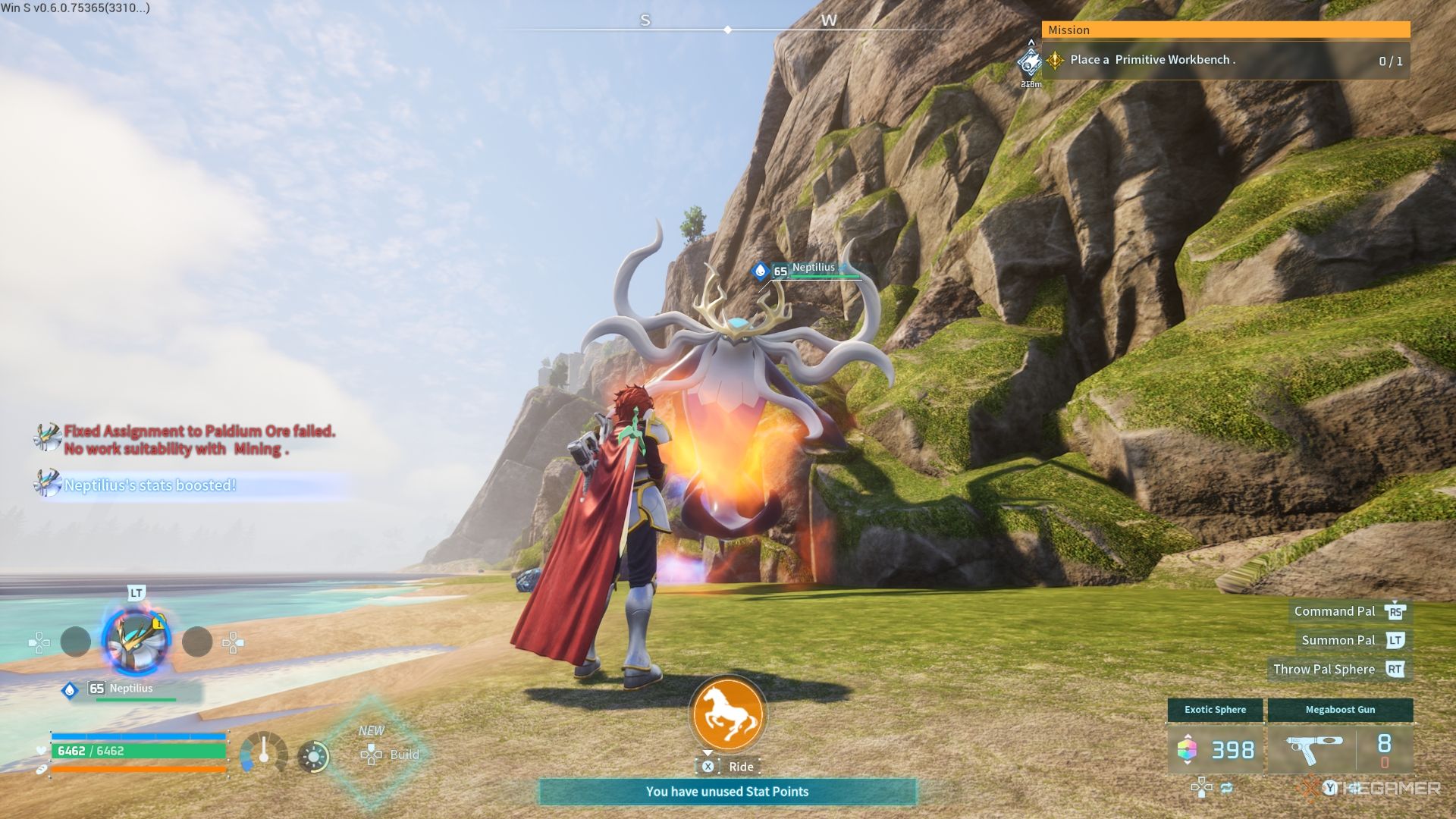Screen dimensions: 1456x819
Task: Click the orange horse Ride icon
Action: [x=728, y=714]
